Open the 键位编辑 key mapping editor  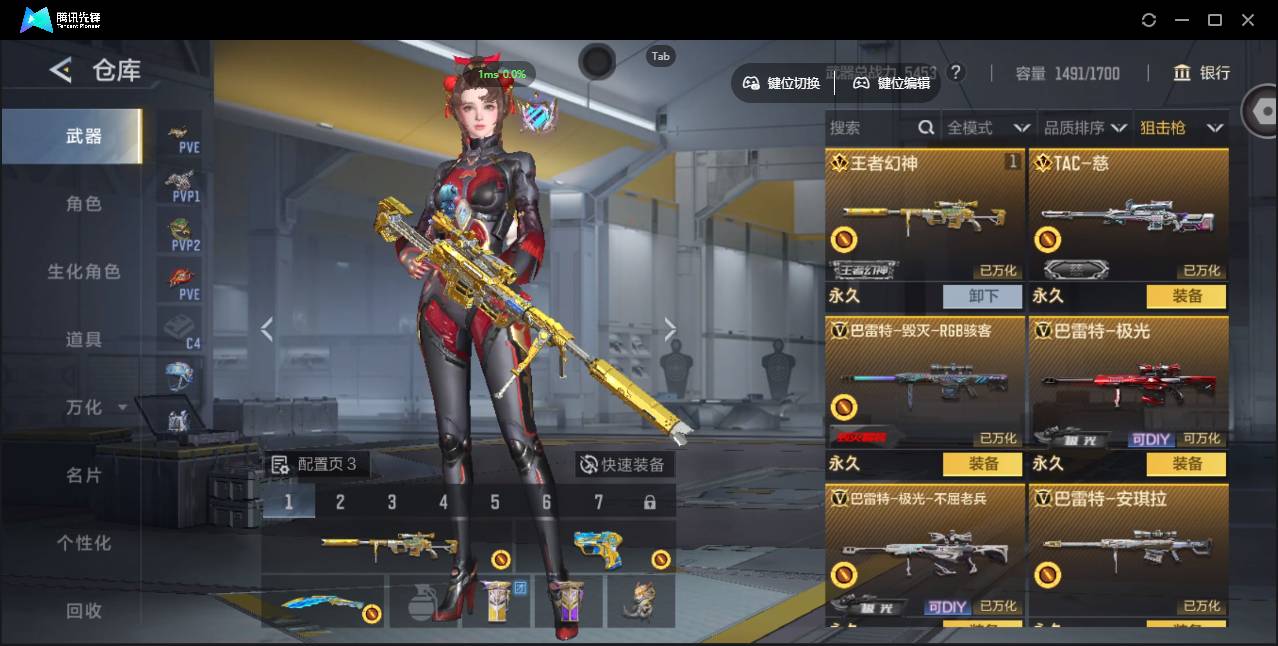892,83
